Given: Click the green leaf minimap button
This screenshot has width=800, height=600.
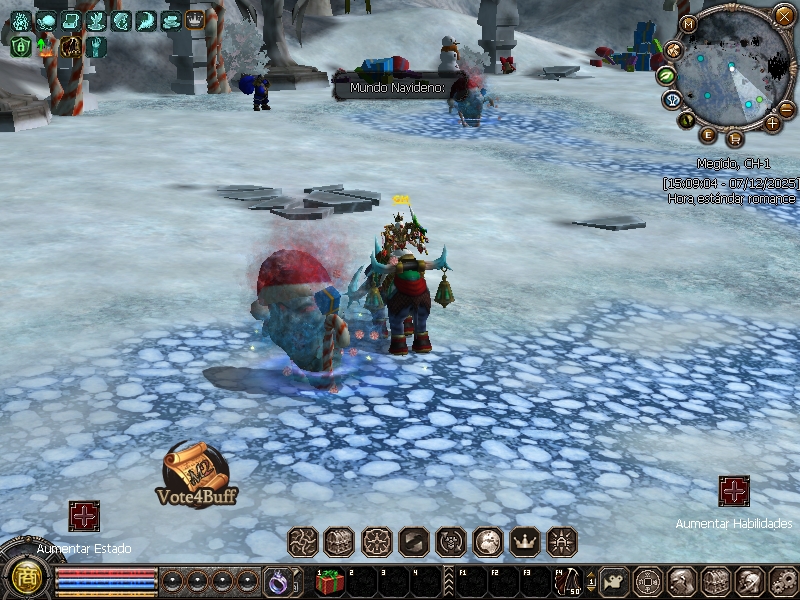Looking at the screenshot, I should [x=664, y=75].
